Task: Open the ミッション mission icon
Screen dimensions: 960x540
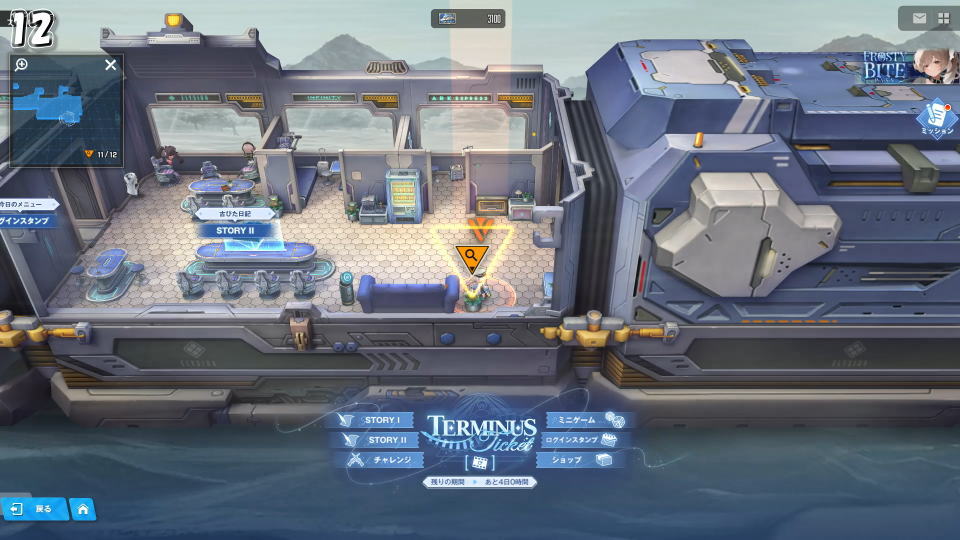Action: point(937,117)
